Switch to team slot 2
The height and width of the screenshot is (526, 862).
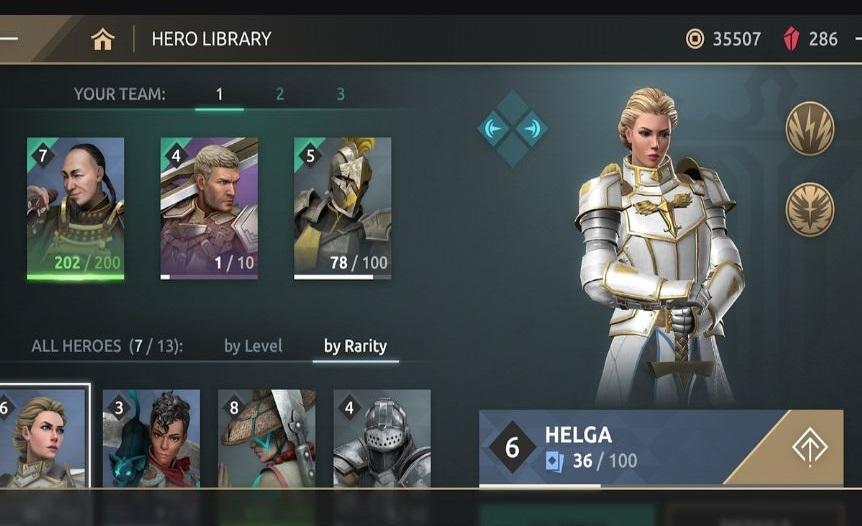[x=280, y=95]
